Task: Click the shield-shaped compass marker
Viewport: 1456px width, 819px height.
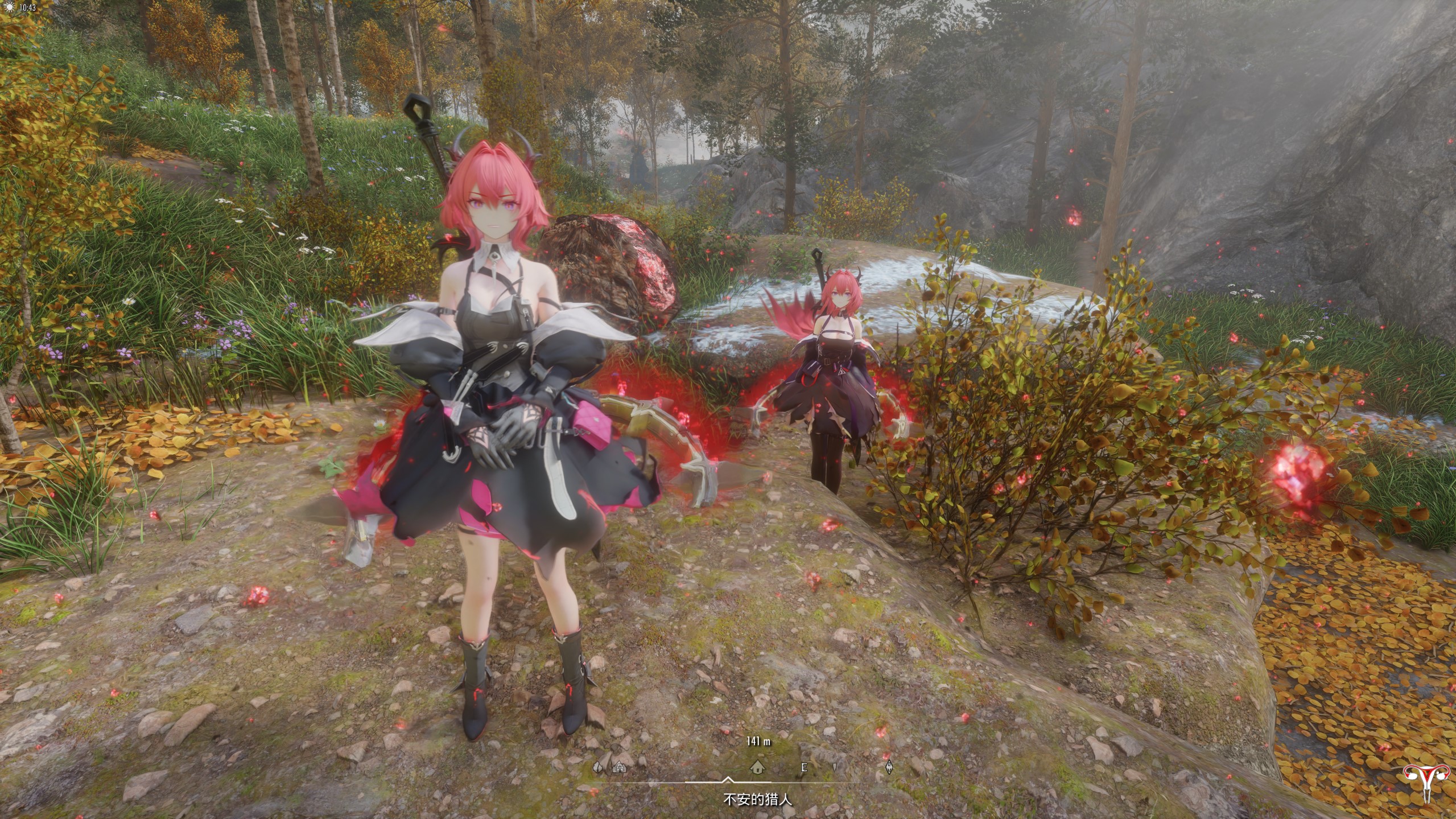Action: click(835, 768)
